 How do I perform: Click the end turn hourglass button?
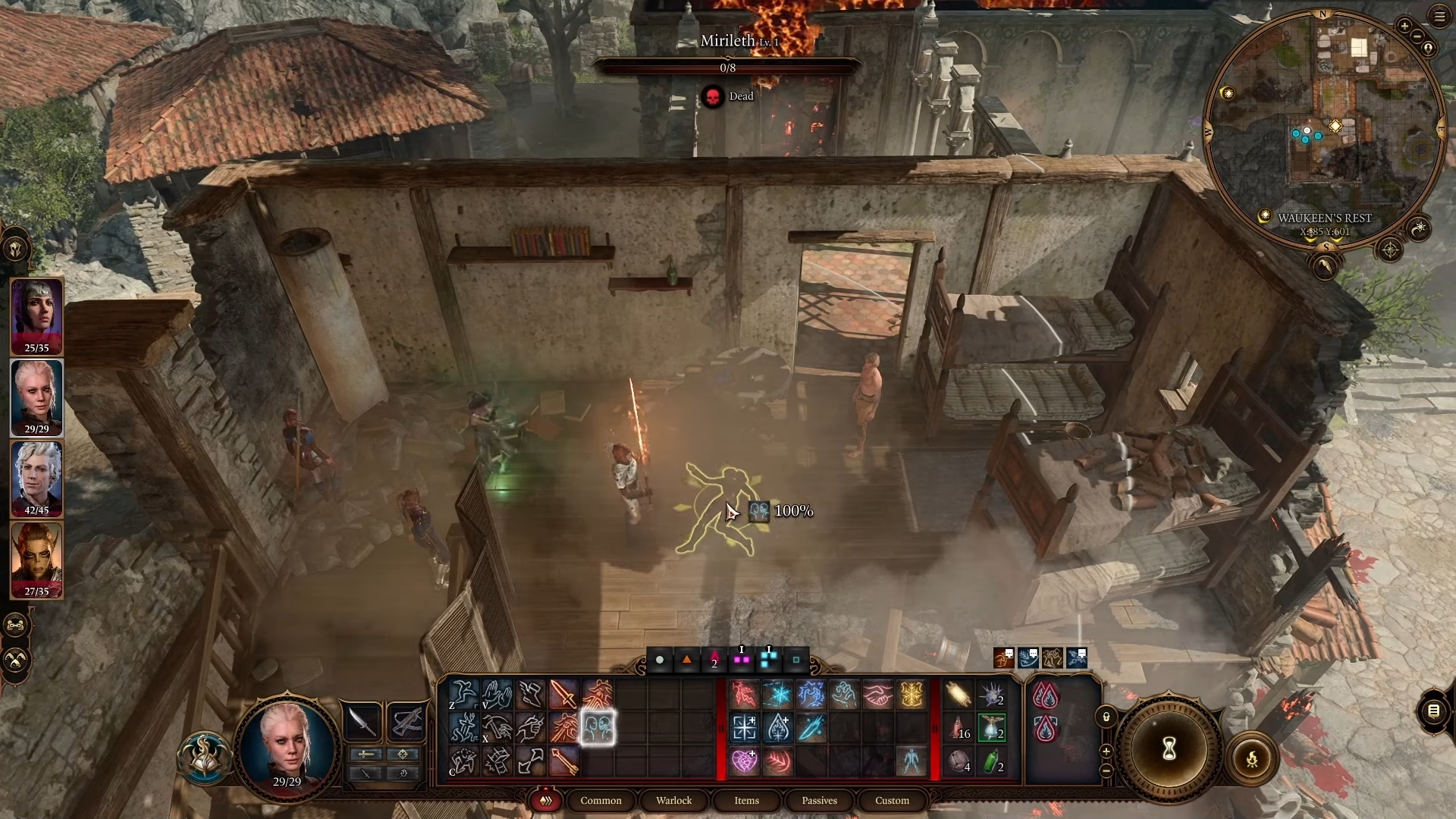tap(1169, 749)
